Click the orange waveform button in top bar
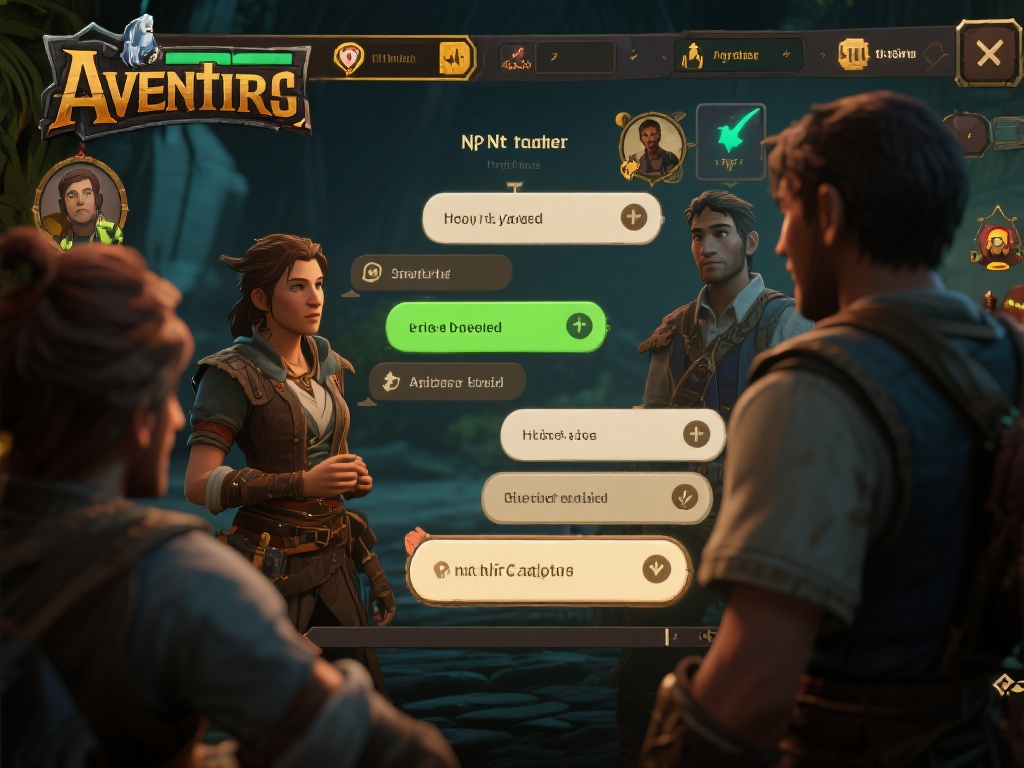Viewport: 1024px width, 768px height. pyautogui.click(x=455, y=58)
